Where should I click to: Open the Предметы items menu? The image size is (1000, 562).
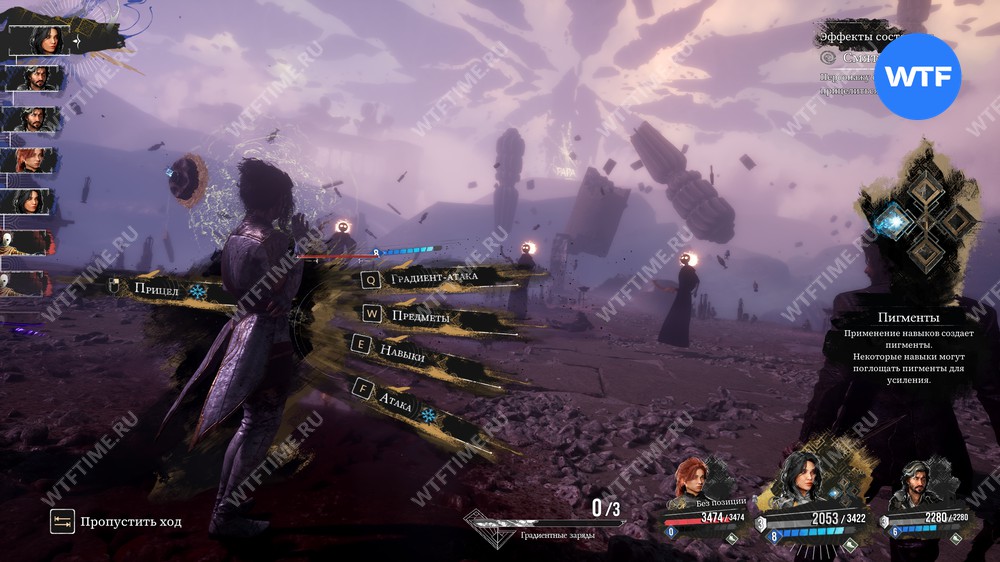pos(420,317)
